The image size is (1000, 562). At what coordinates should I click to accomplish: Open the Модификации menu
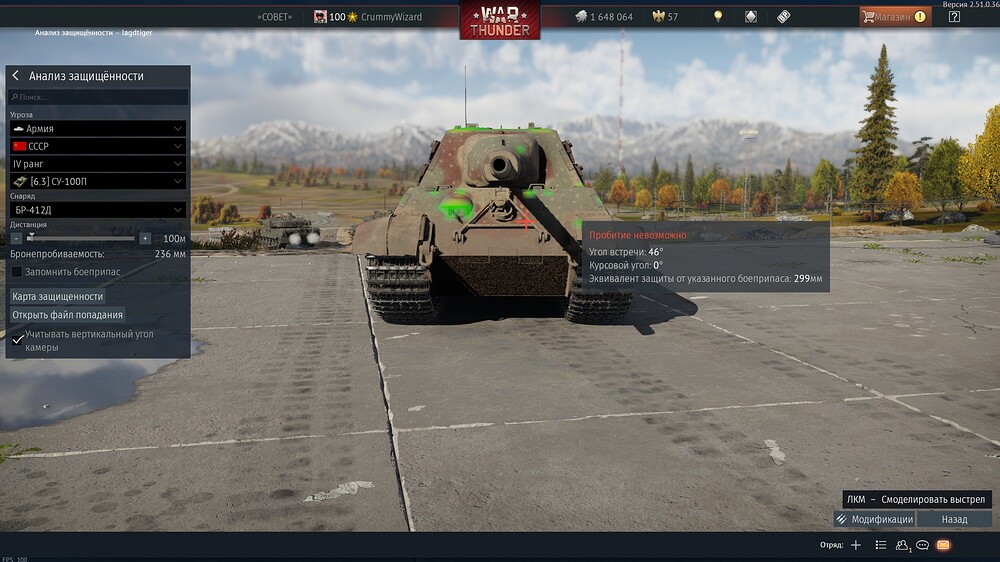tap(874, 519)
